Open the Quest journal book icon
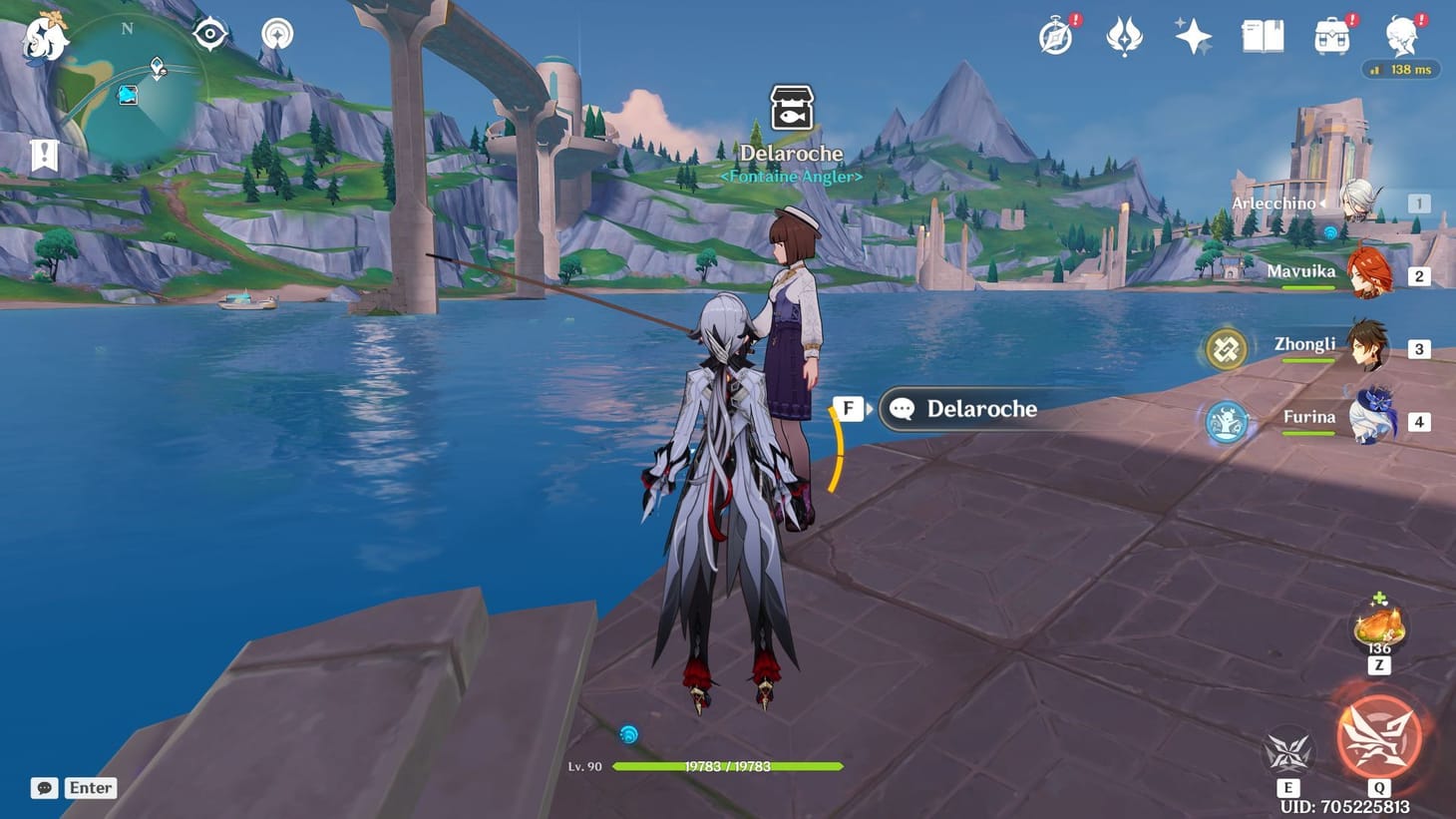Viewport: 1456px width, 819px height. 1261,35
